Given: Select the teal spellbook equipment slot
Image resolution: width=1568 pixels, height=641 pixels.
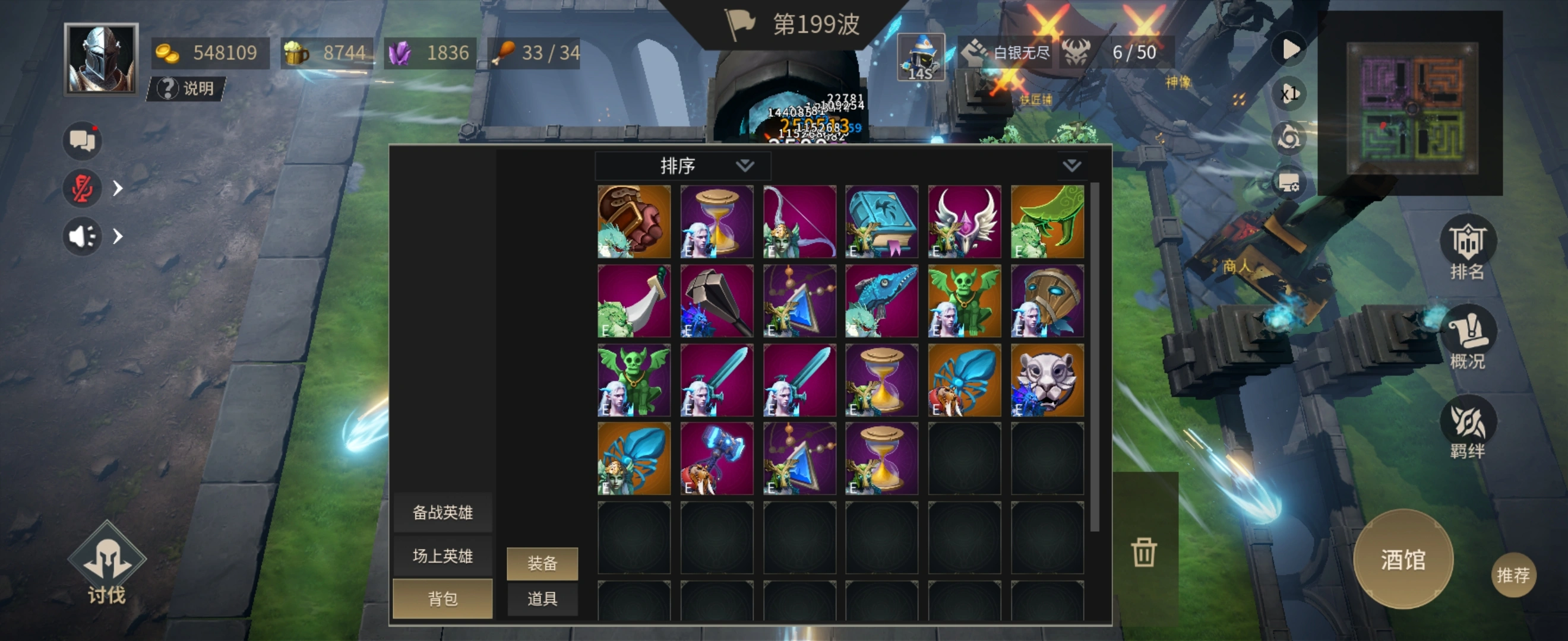Looking at the screenshot, I should pos(881,222).
